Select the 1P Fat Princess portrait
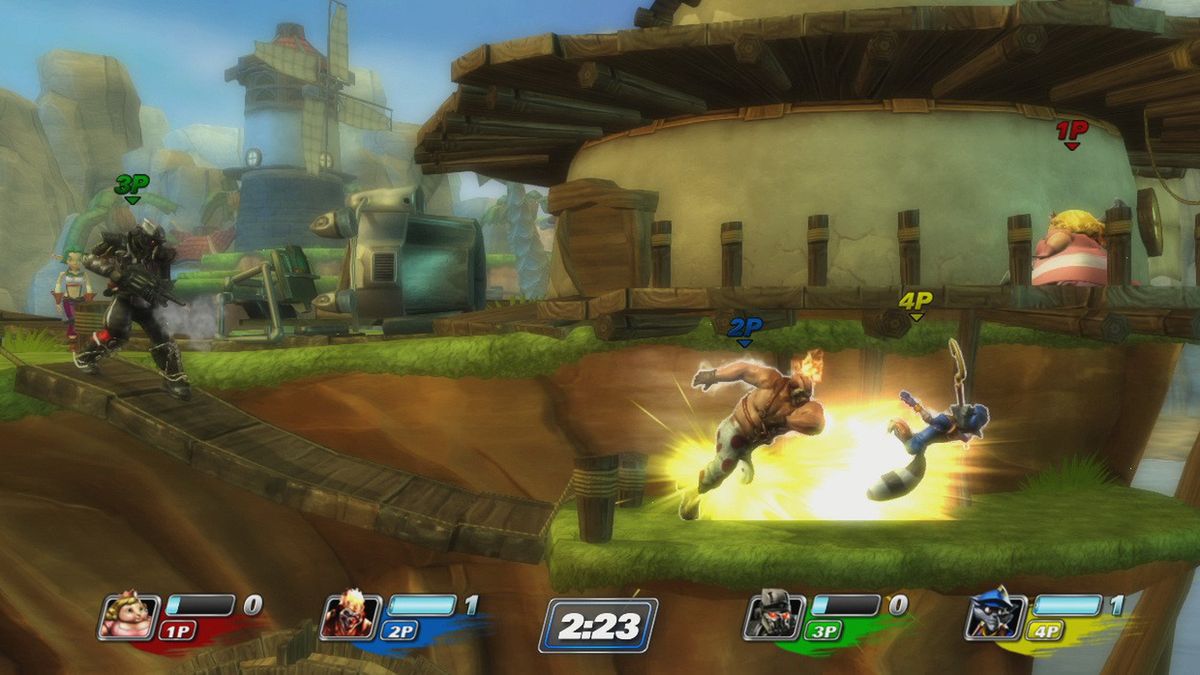 127,614
